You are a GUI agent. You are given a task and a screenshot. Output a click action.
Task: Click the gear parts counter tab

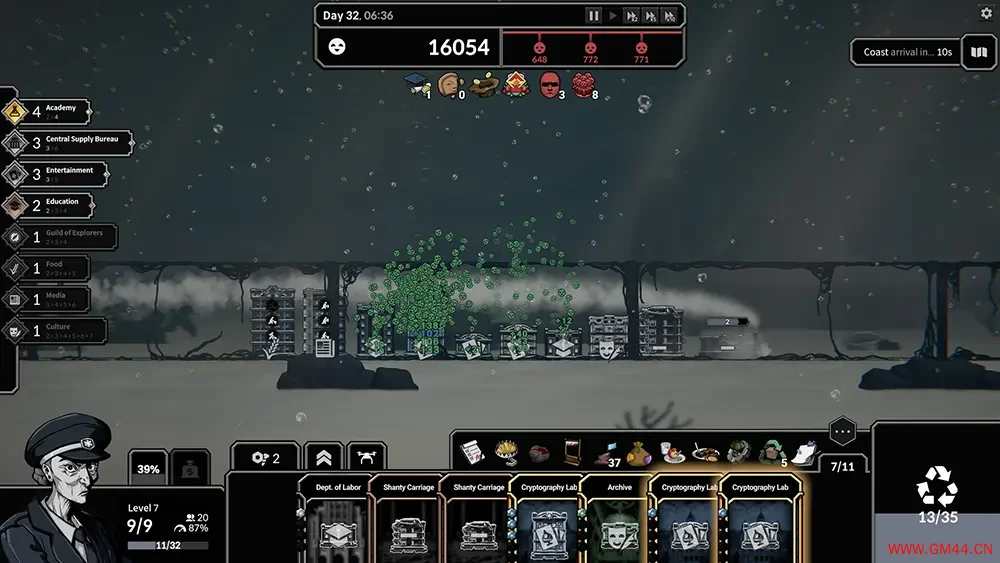pos(266,458)
